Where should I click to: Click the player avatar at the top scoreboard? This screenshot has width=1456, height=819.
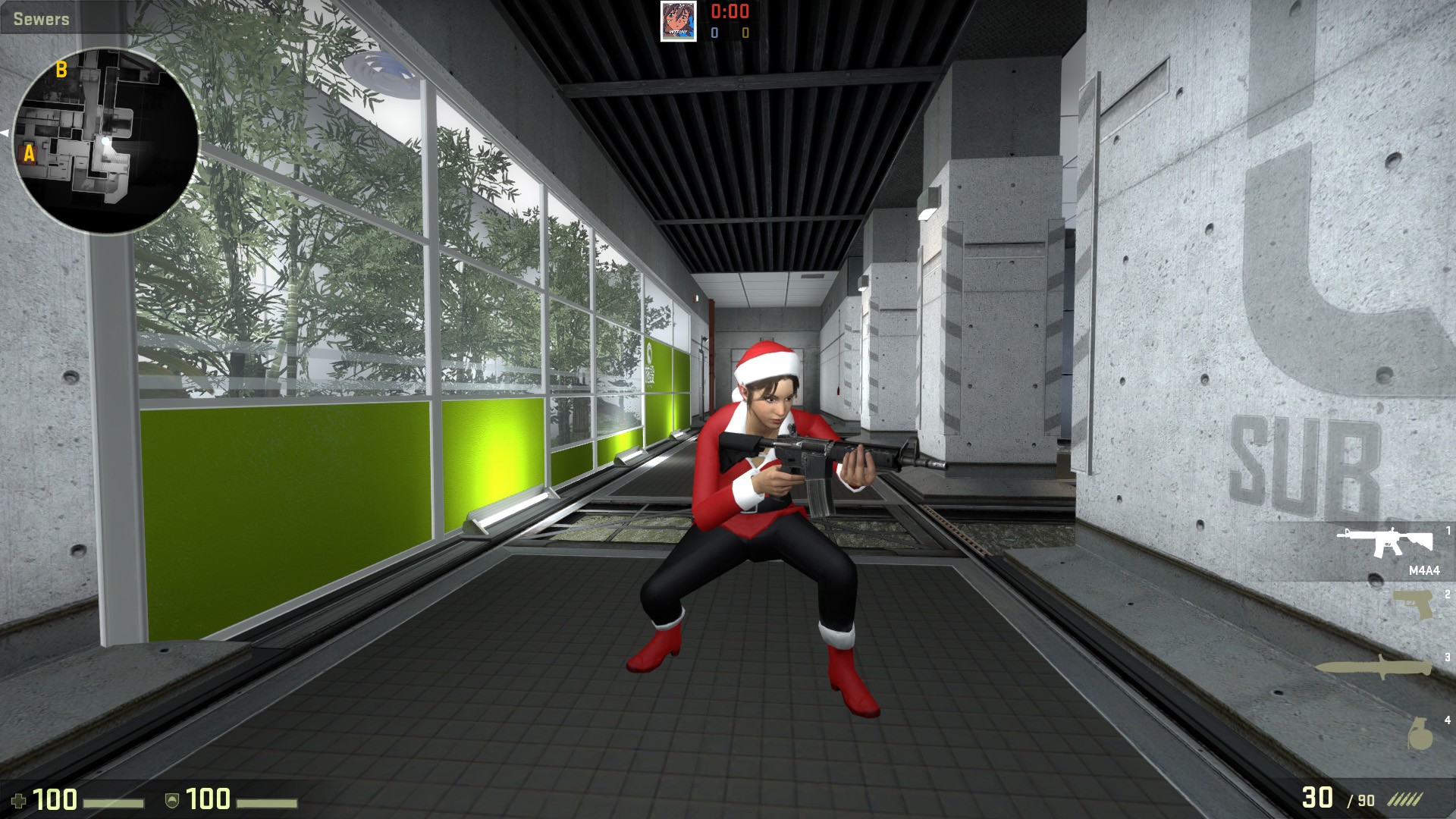tap(679, 23)
